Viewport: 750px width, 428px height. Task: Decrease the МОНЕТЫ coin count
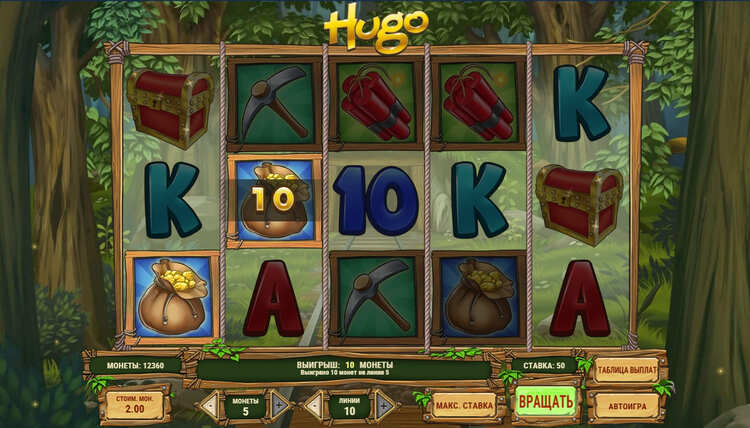211,406
